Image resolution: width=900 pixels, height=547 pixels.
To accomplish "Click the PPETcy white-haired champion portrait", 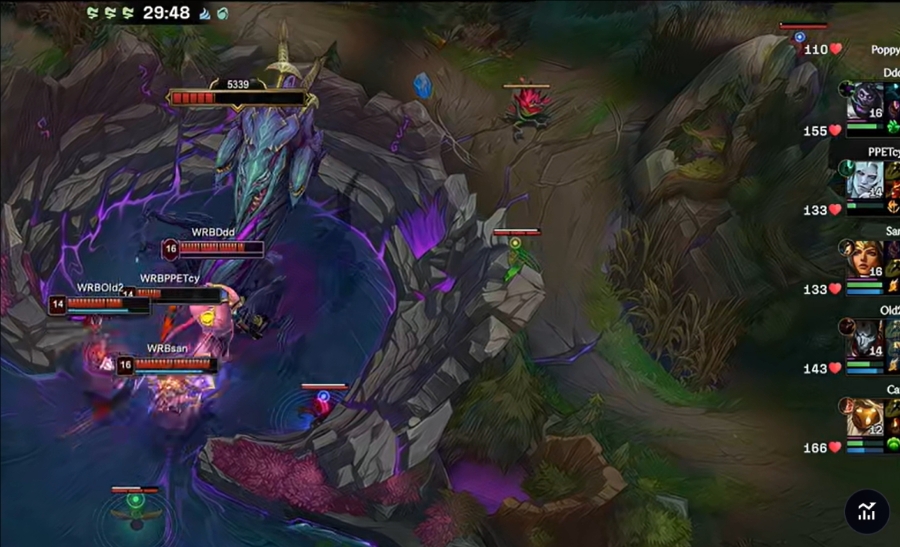I will tap(863, 180).
